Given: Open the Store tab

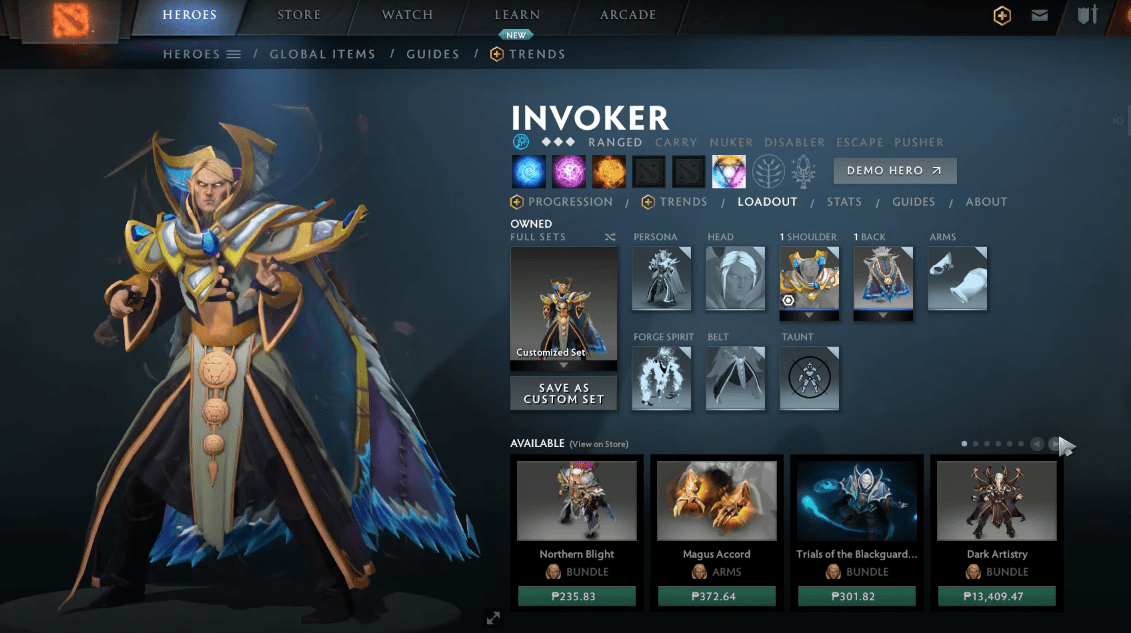Looking at the screenshot, I should click(x=299, y=15).
